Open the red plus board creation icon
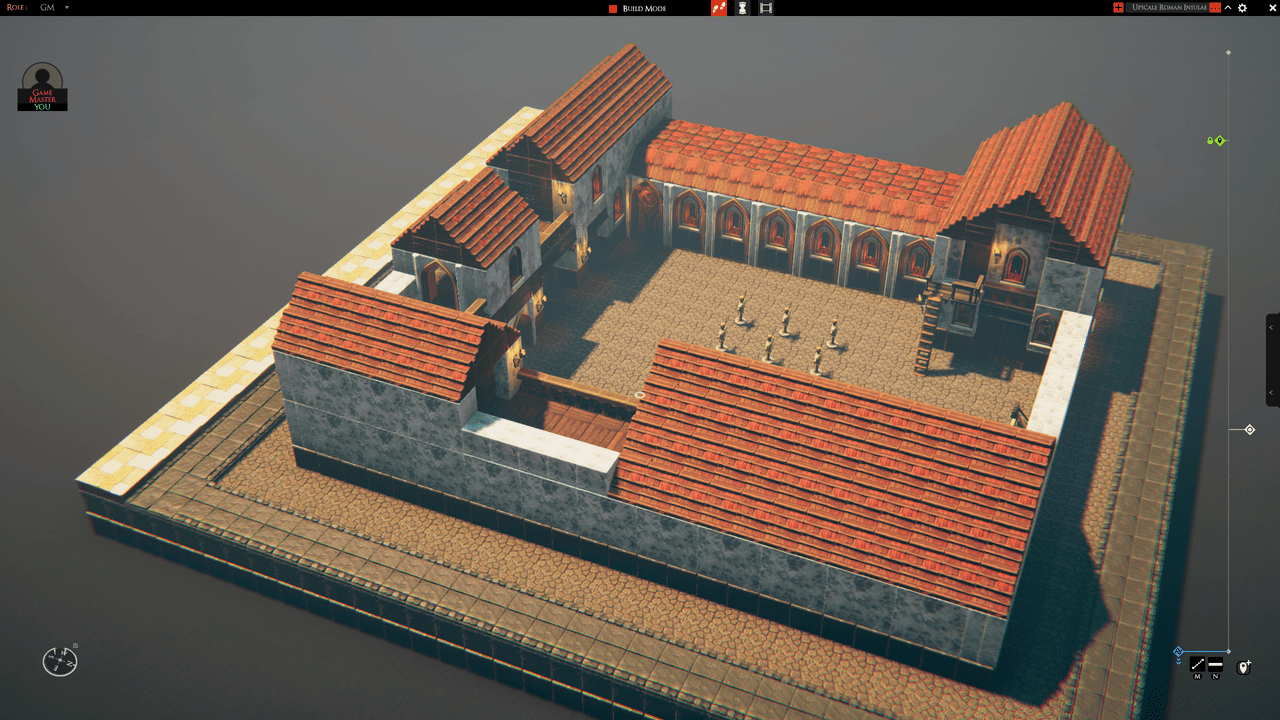 pos(1118,7)
